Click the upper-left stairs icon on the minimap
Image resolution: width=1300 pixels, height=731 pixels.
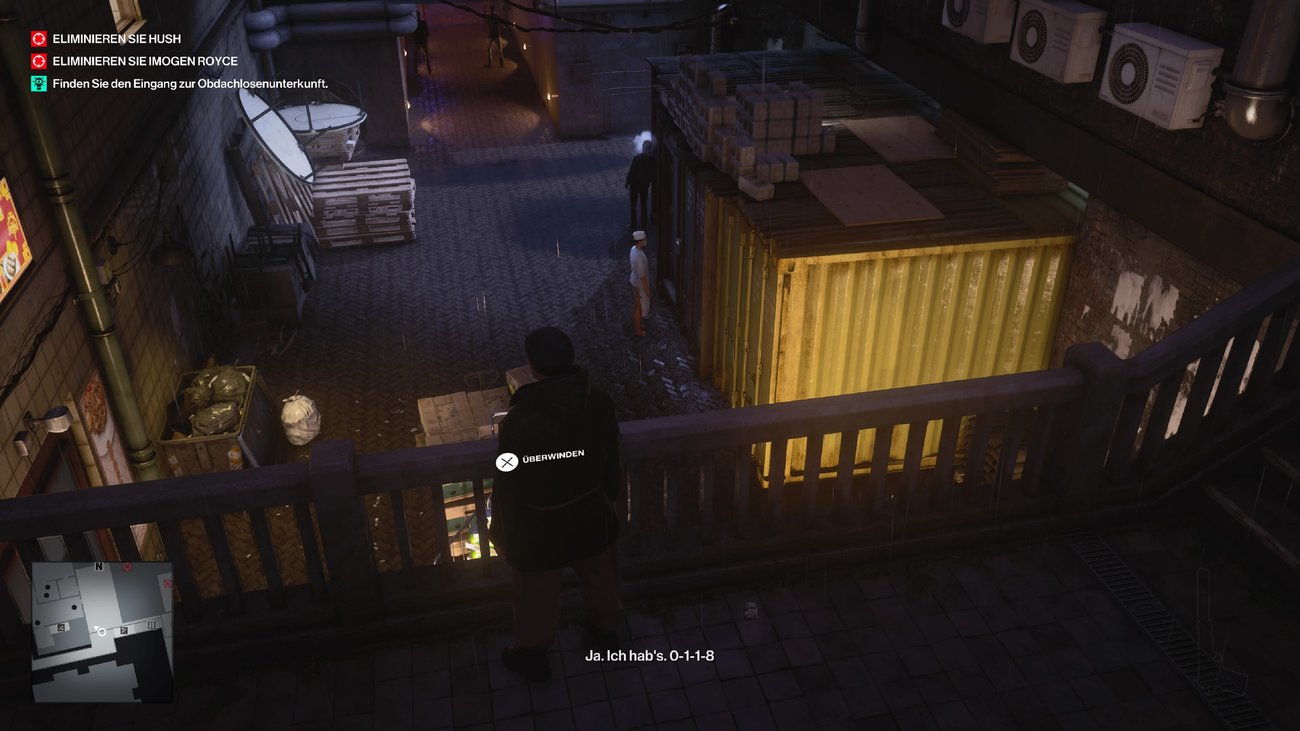(61, 627)
